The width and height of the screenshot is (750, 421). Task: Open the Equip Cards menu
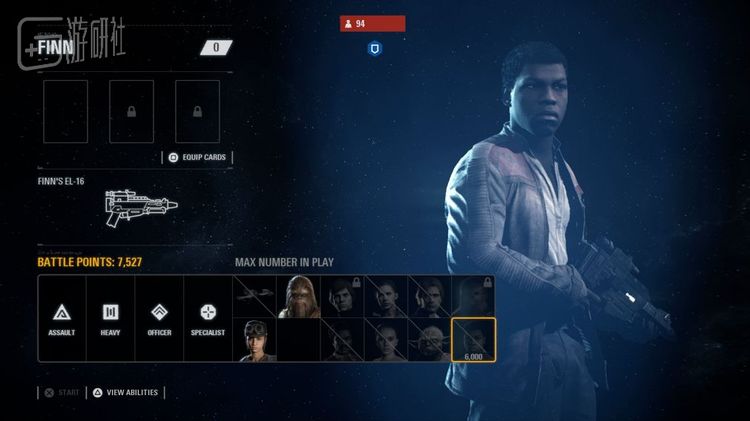click(196, 157)
